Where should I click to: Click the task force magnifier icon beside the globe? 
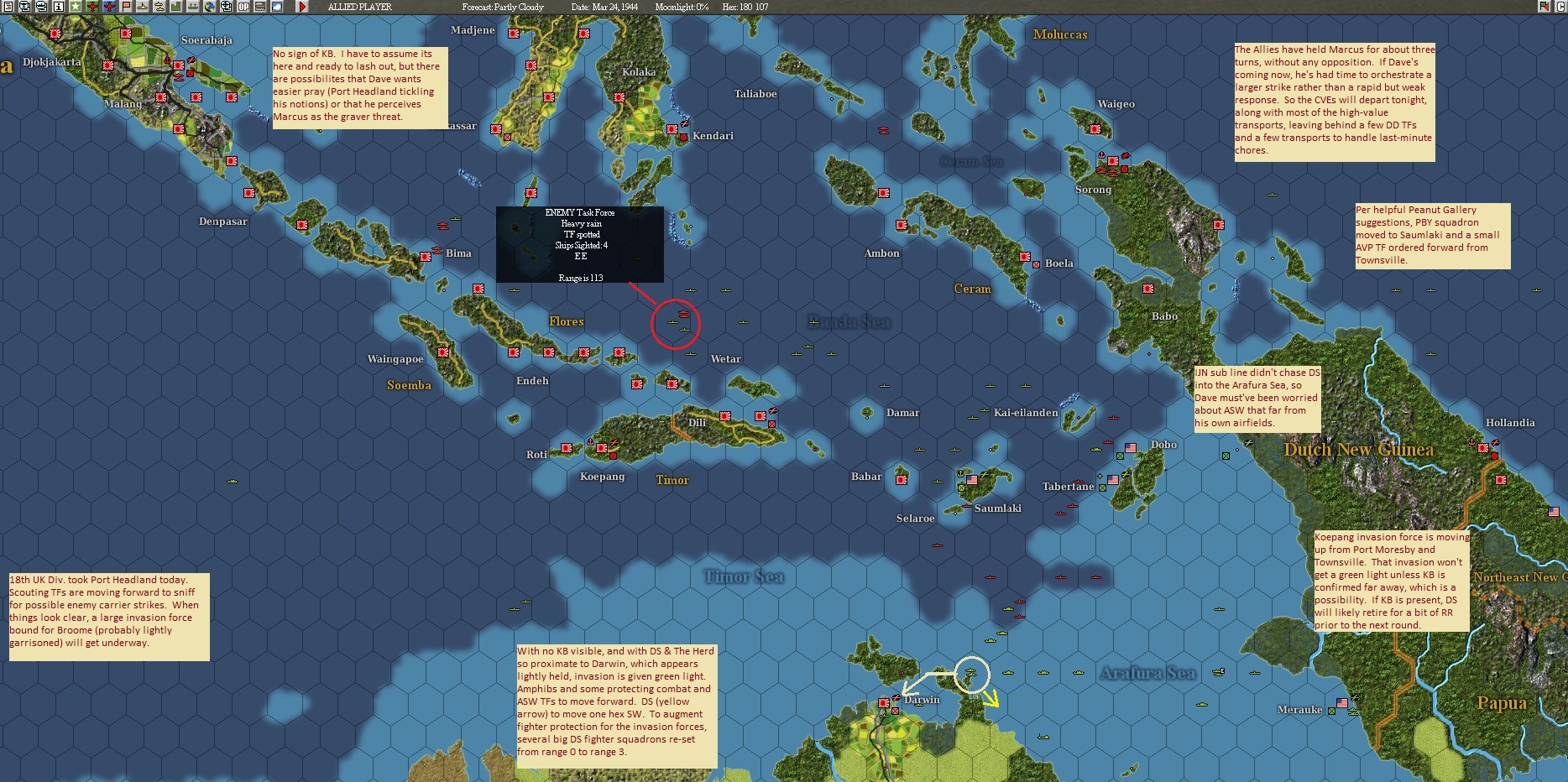point(227,8)
